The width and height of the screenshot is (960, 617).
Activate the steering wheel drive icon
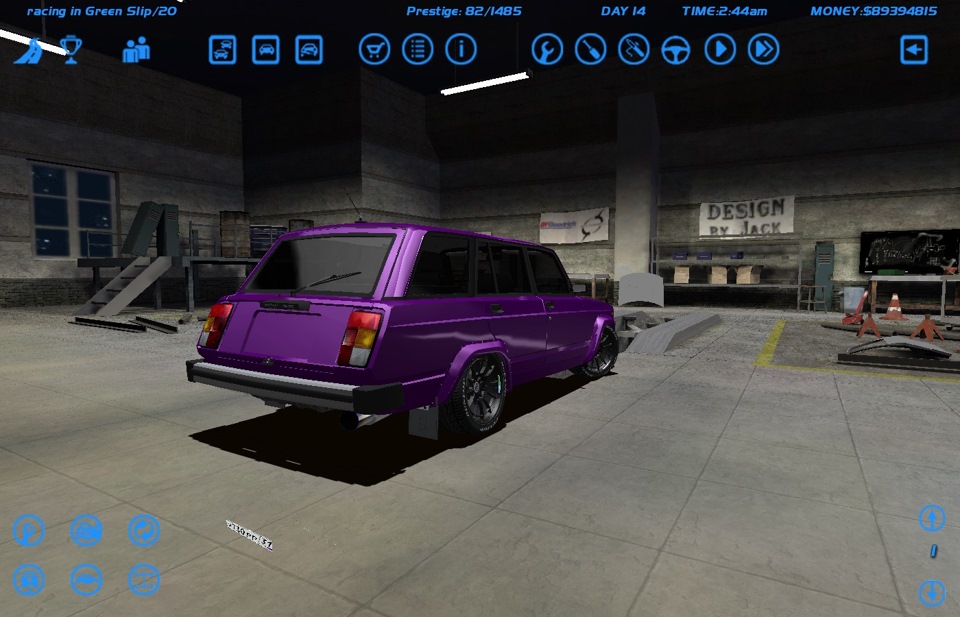[x=677, y=49]
